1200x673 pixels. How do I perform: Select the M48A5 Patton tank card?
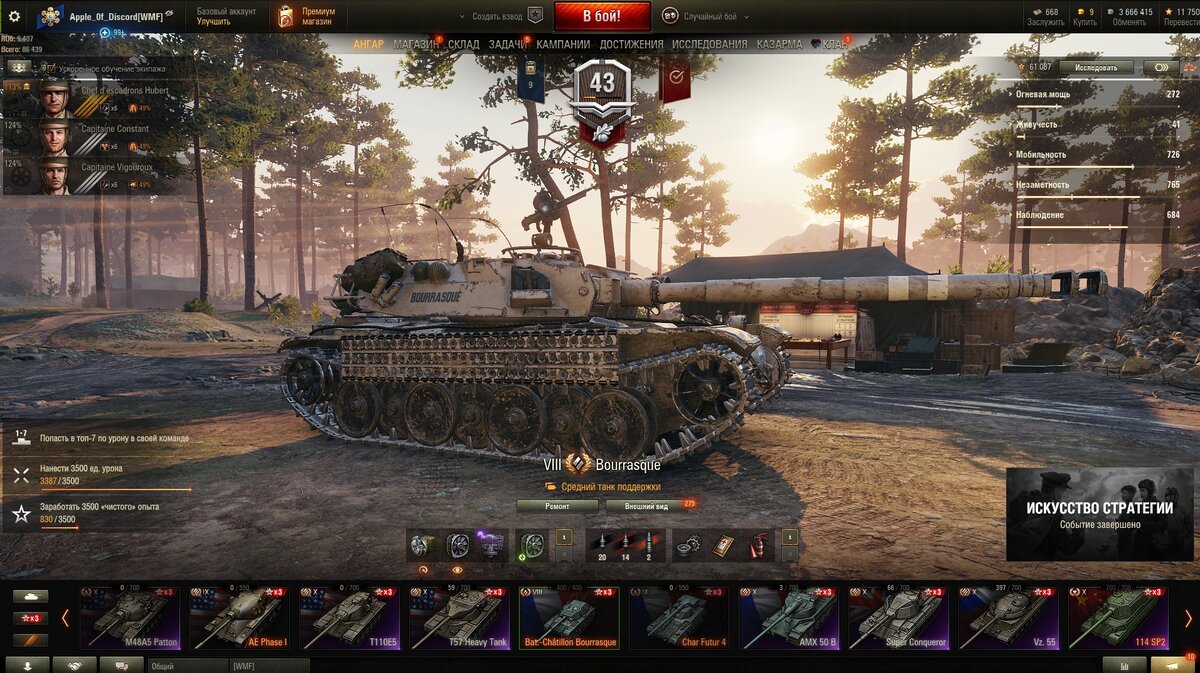(129, 617)
